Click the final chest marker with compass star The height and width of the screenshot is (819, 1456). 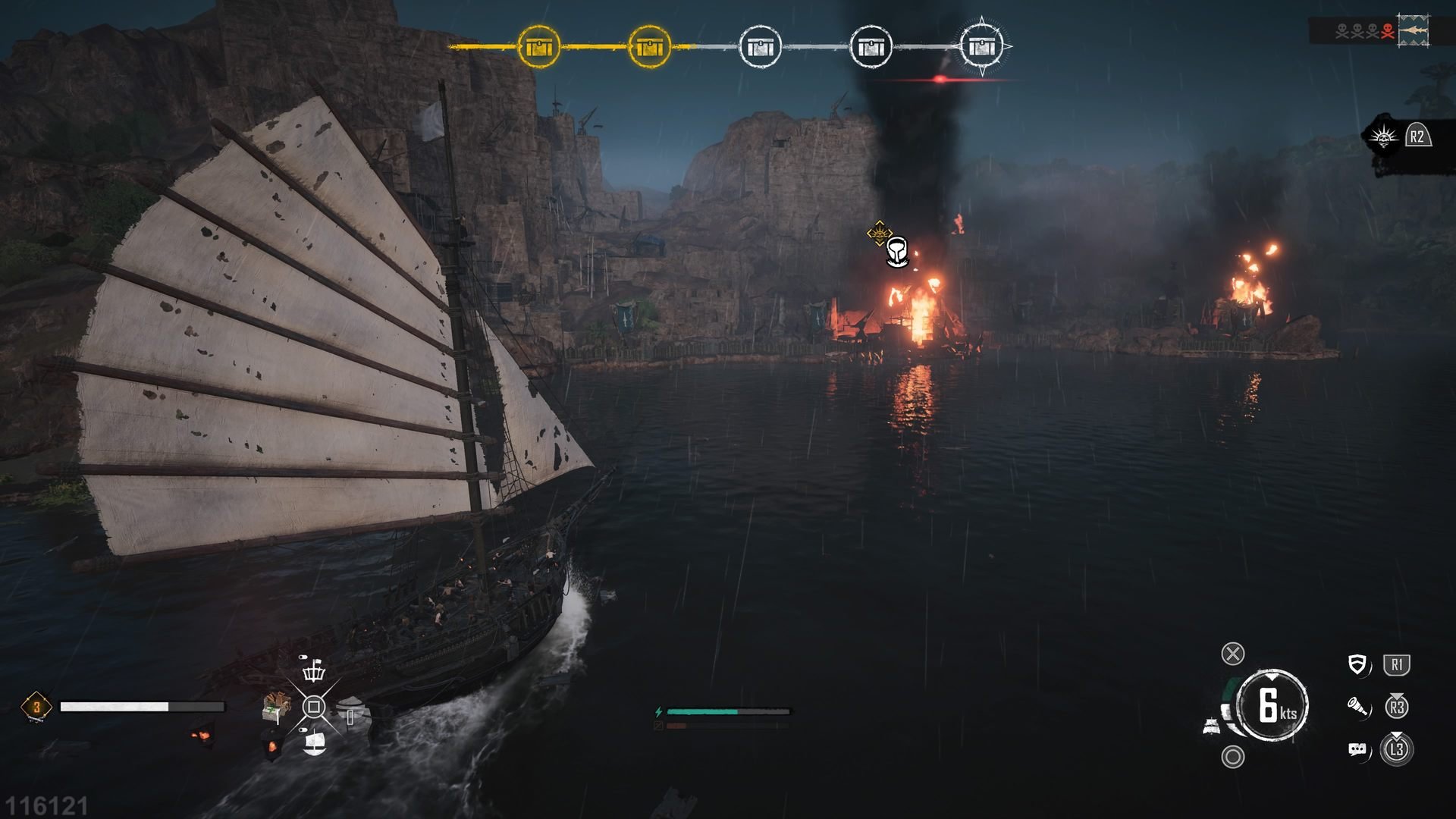tap(982, 47)
